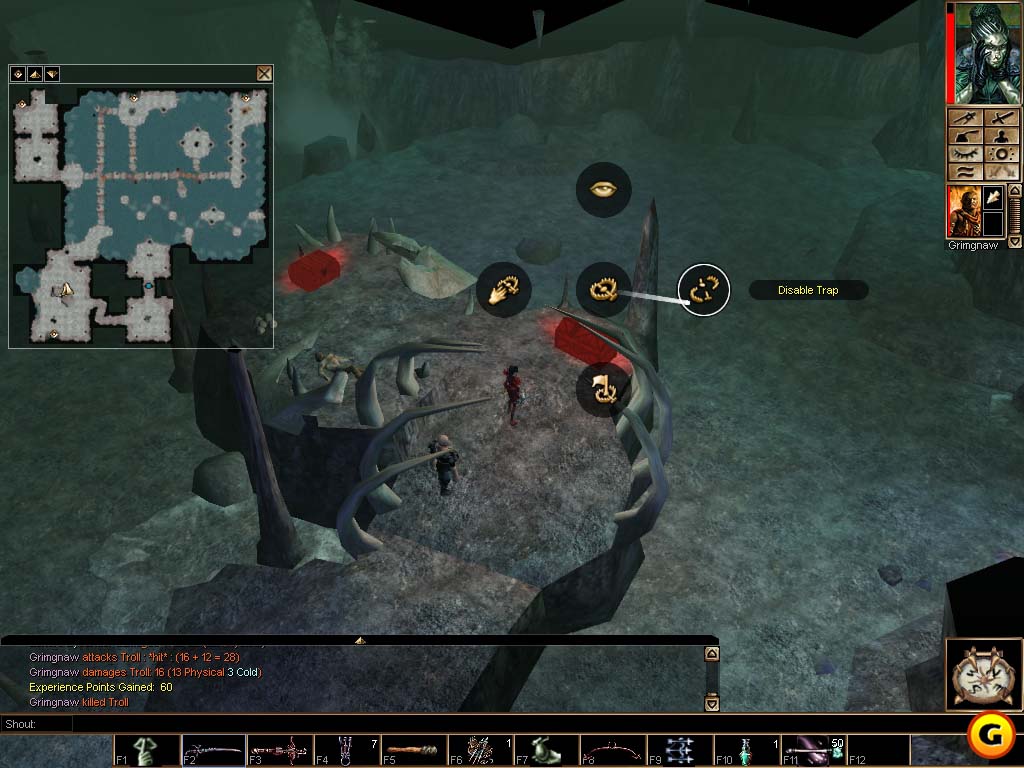Close the minimap window

(264, 73)
